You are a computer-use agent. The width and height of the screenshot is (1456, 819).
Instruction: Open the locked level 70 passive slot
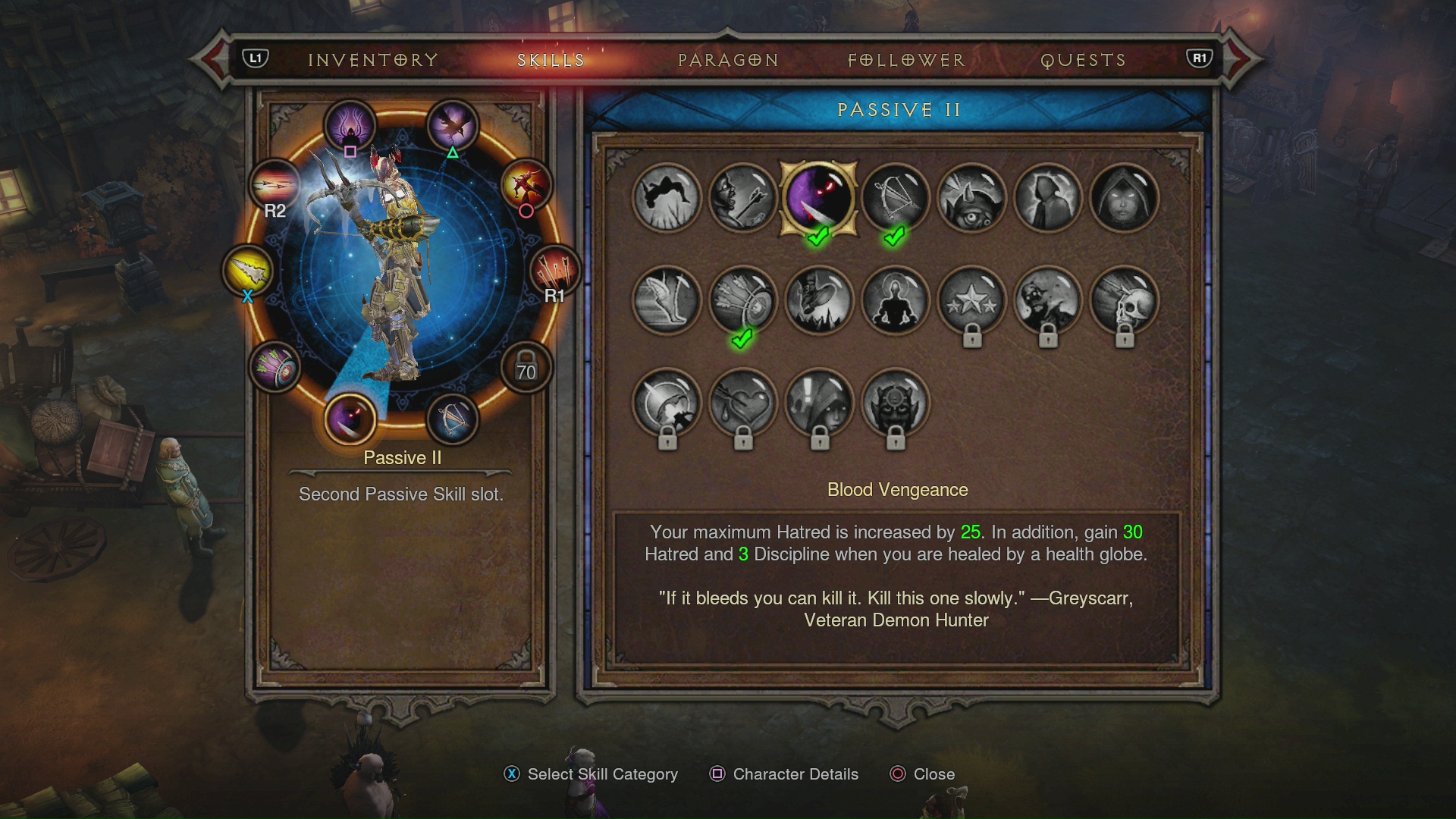(x=526, y=368)
